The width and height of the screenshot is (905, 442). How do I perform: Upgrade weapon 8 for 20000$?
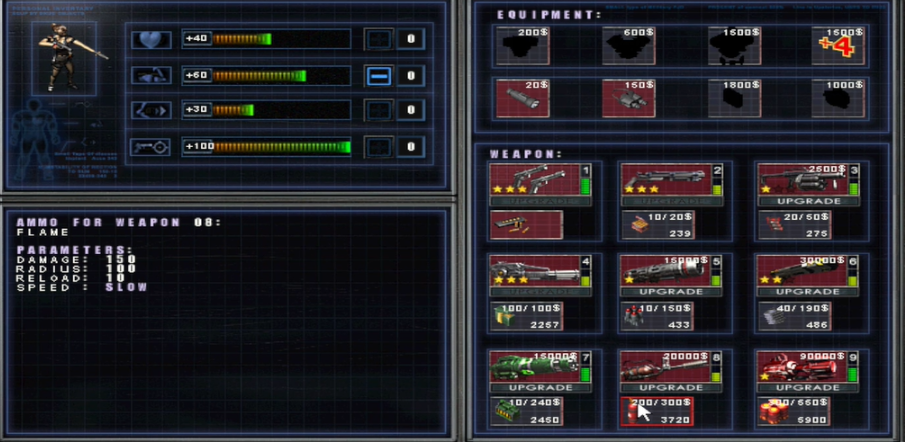(671, 387)
